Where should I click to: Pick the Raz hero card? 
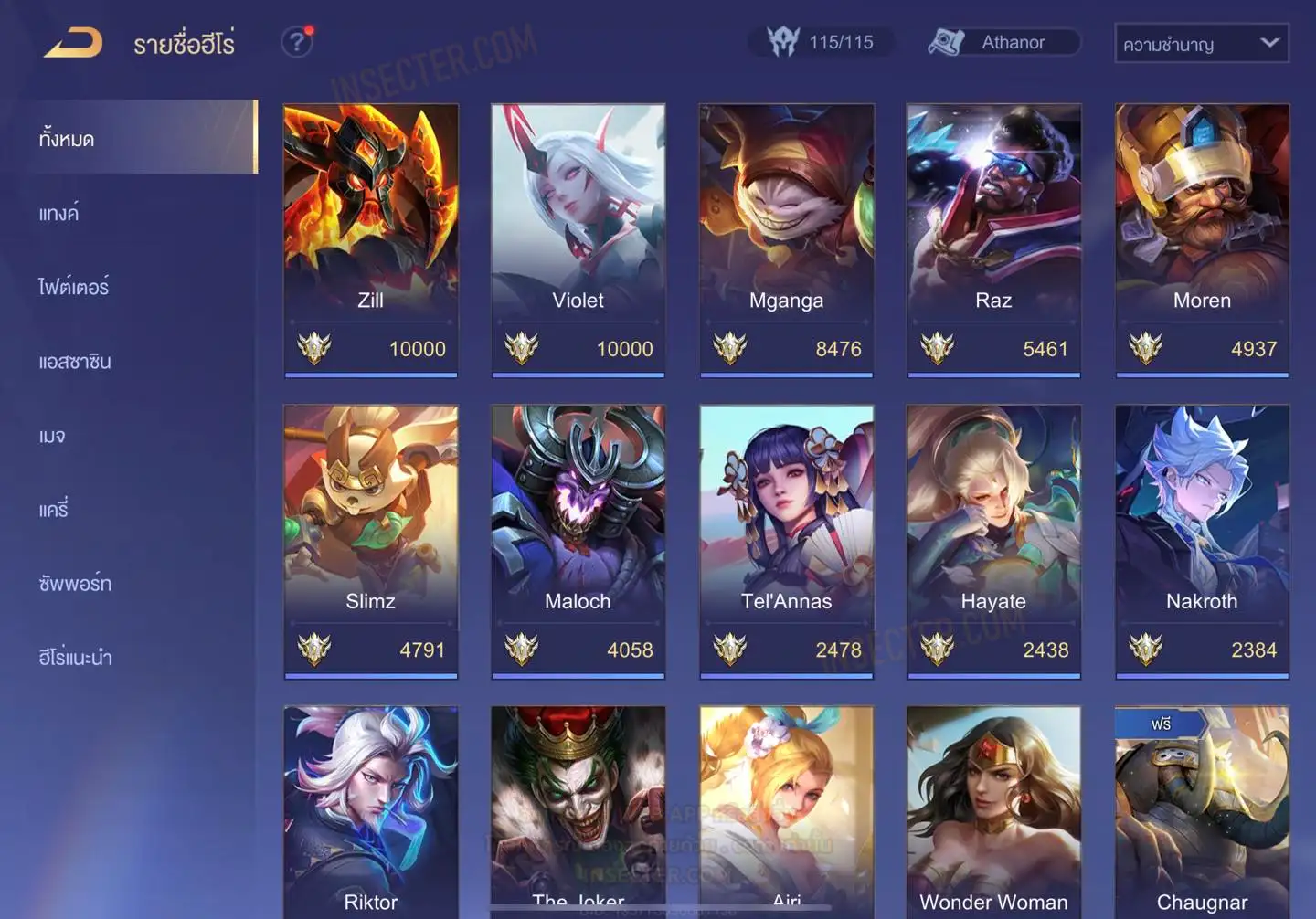993,239
